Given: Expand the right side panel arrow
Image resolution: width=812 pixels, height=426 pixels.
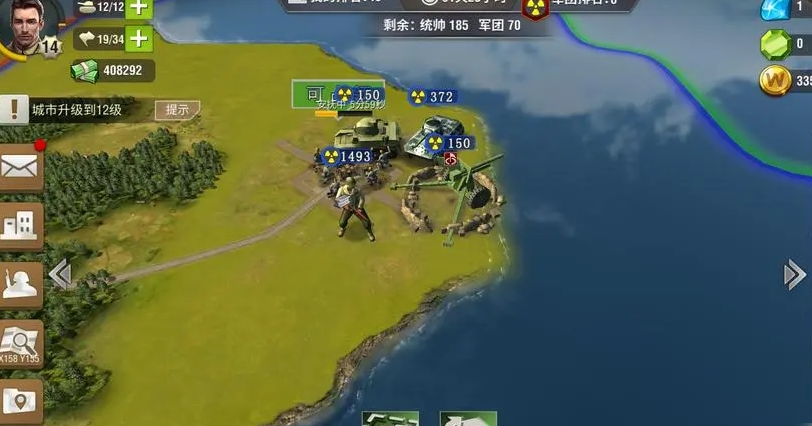Looking at the screenshot, I should pyautogui.click(x=794, y=274).
